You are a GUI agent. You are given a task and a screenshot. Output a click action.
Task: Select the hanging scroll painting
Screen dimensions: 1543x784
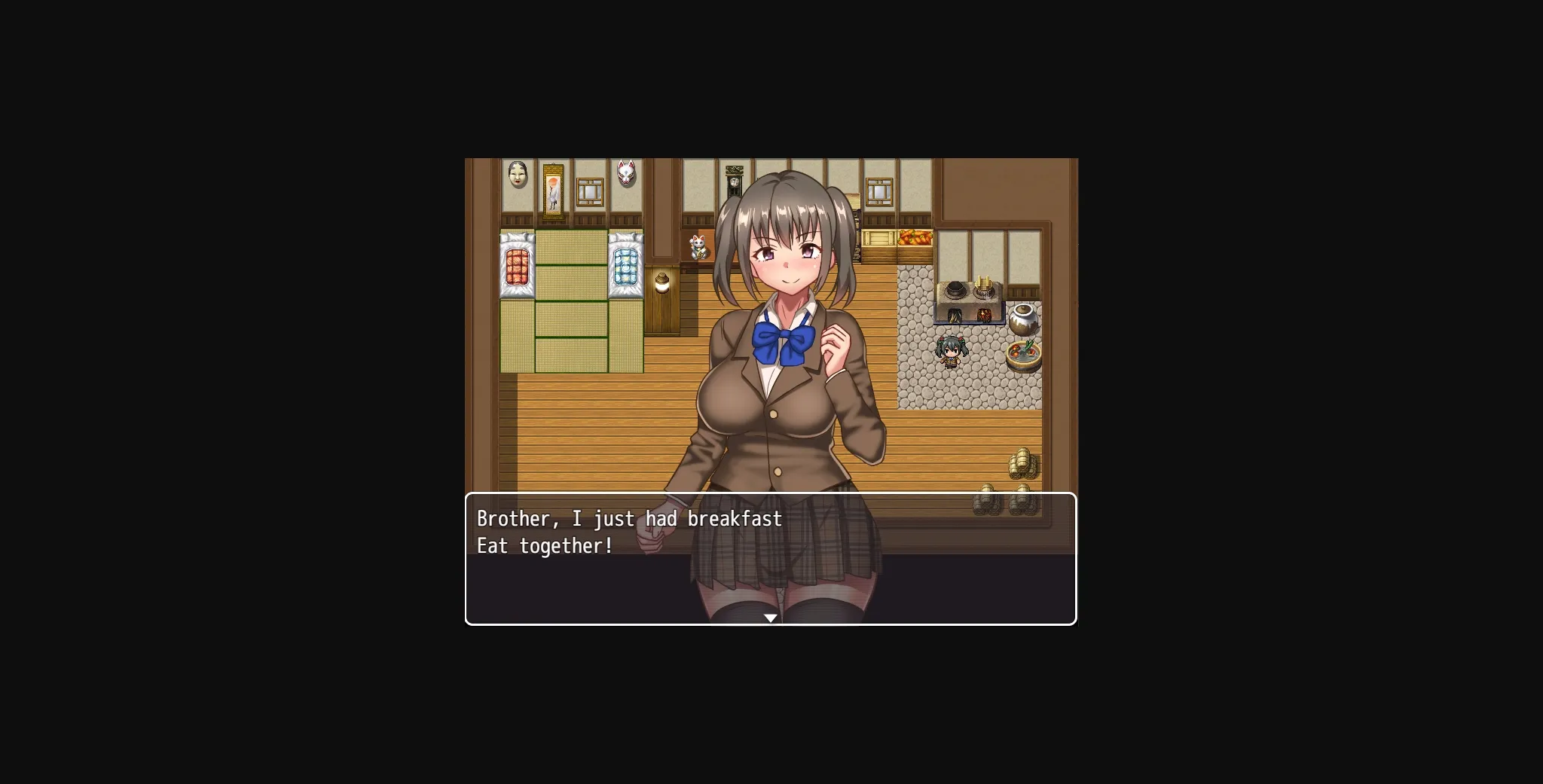[x=553, y=192]
